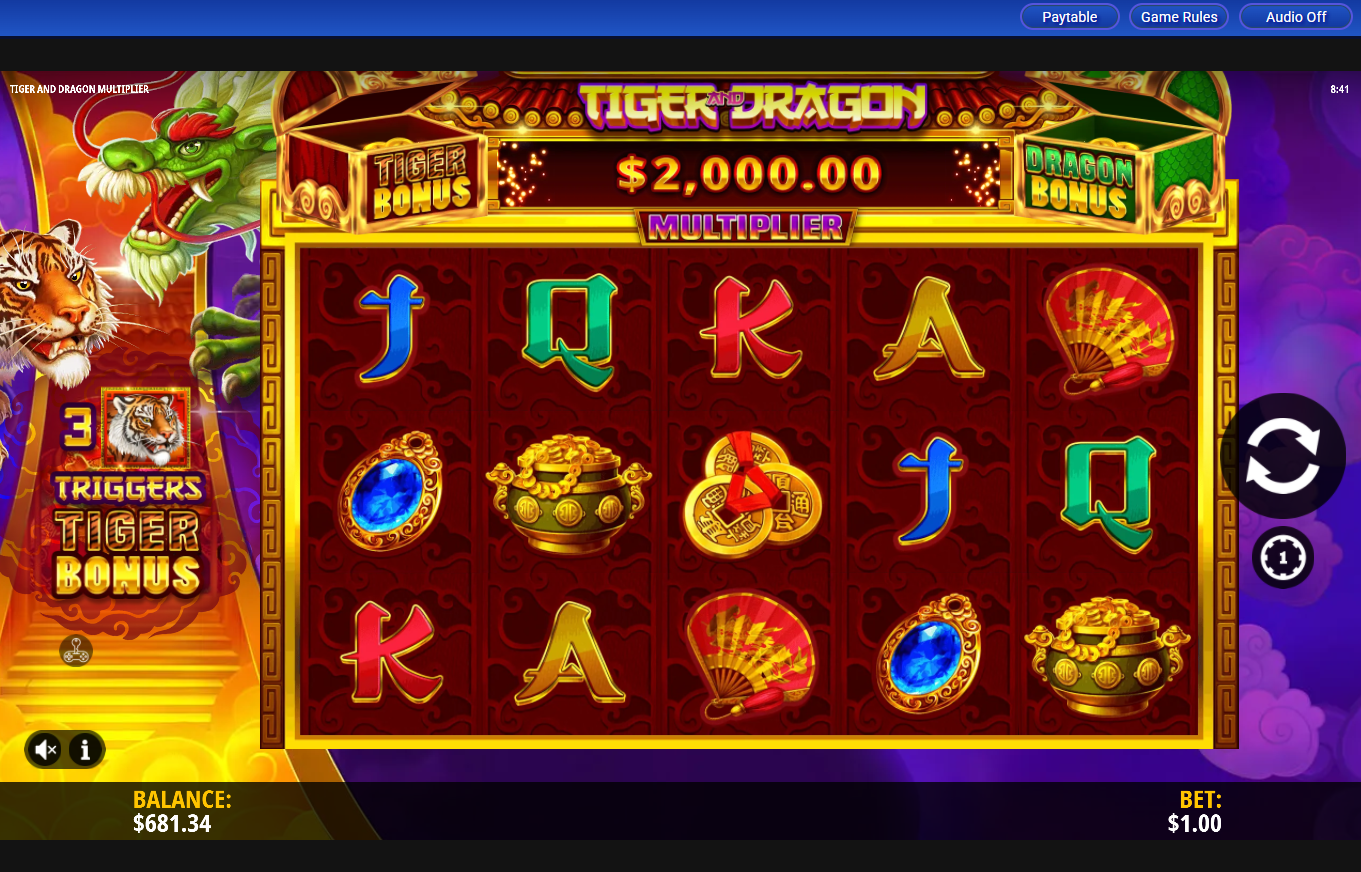The width and height of the screenshot is (1361, 872).
Task: Click the 3 Triggers Tiger Bonus graphic
Action: pos(130,495)
